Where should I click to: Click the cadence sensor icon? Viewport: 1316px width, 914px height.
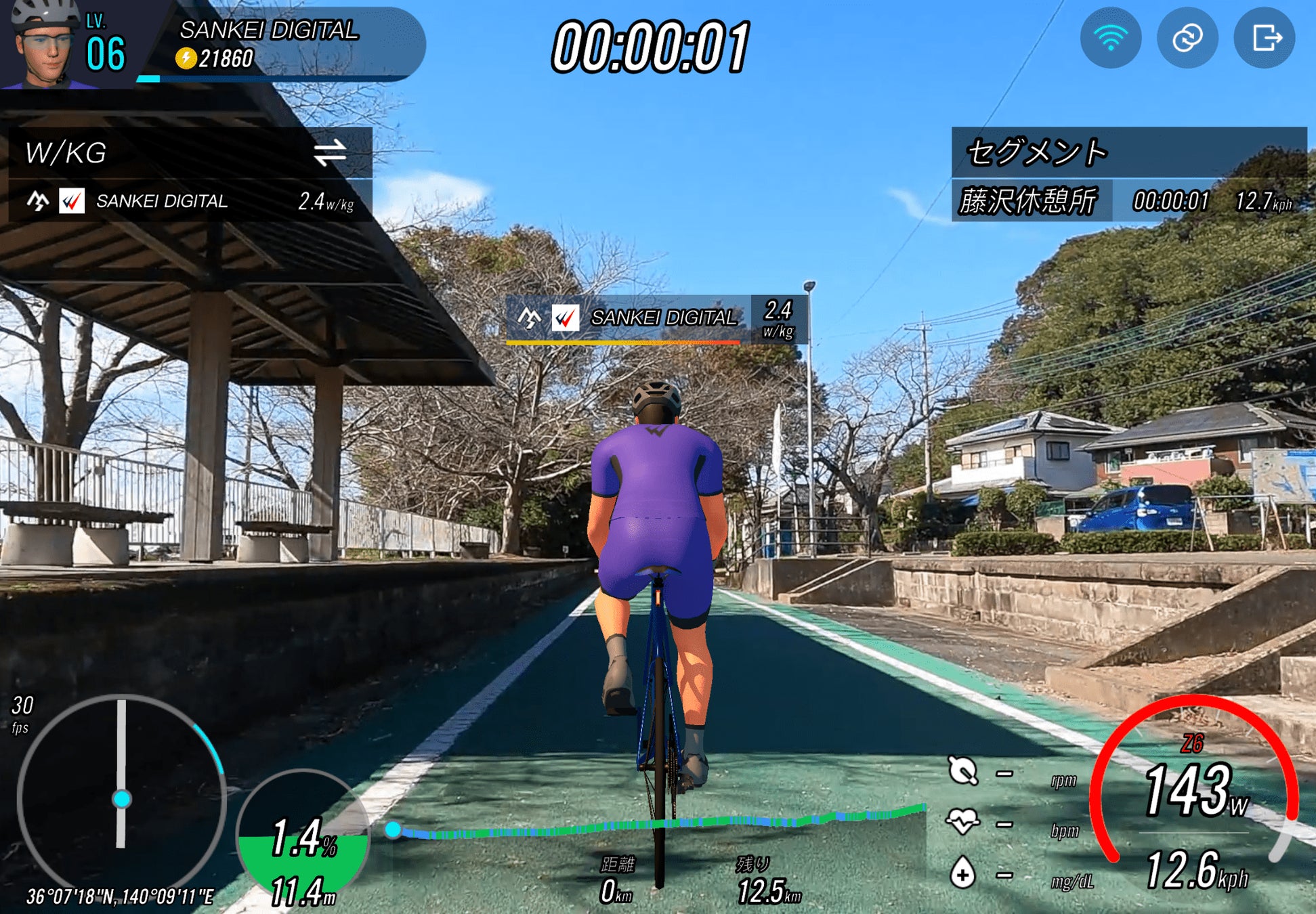[x=962, y=770]
